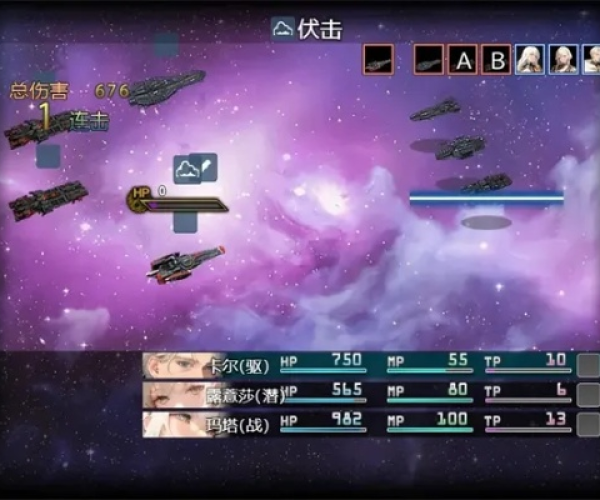600x500 pixels.
Task: Select the 卡尔(驱) party row
Action: [x=360, y=364]
